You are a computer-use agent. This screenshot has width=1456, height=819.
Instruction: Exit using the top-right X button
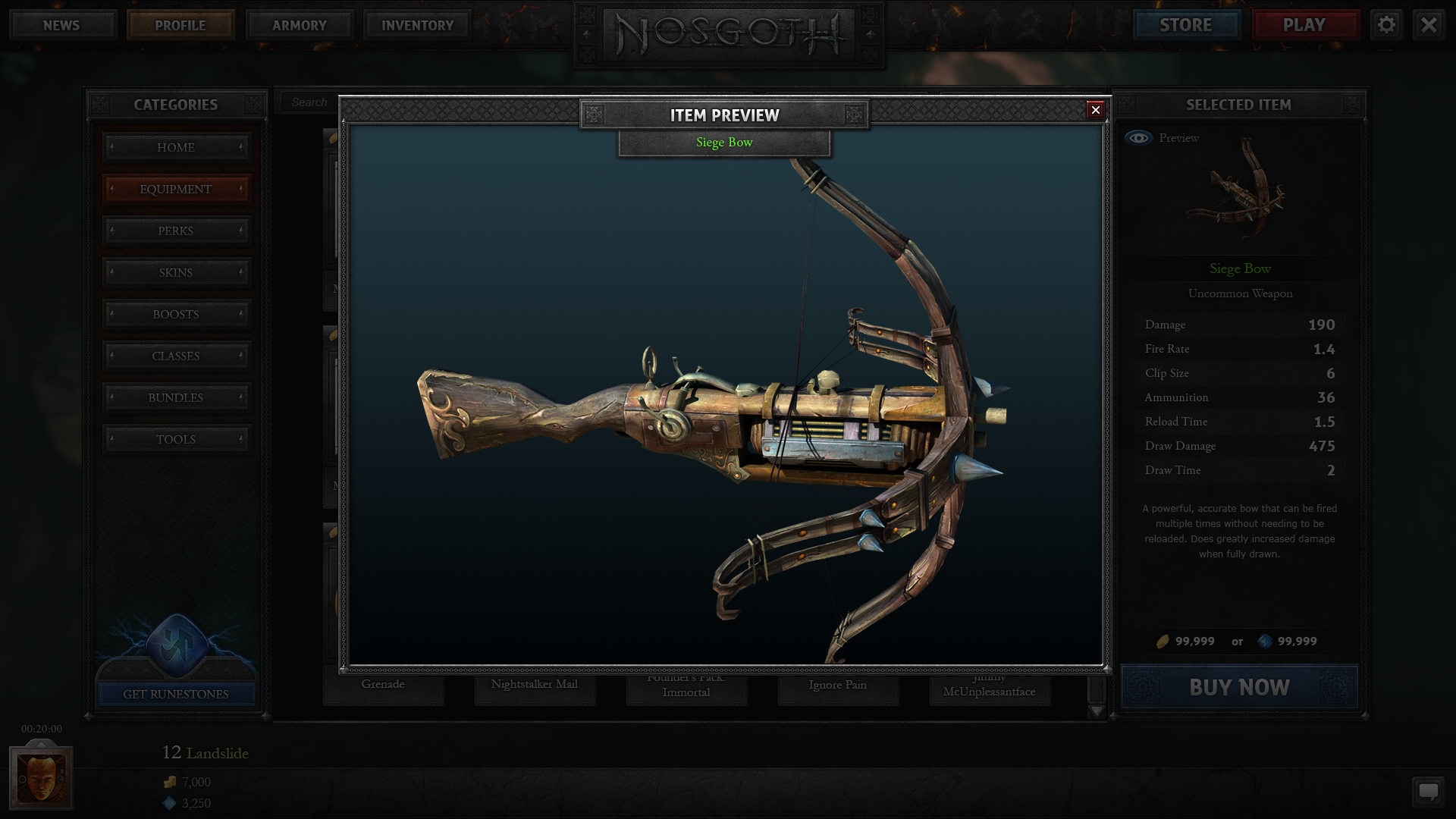coord(1429,25)
